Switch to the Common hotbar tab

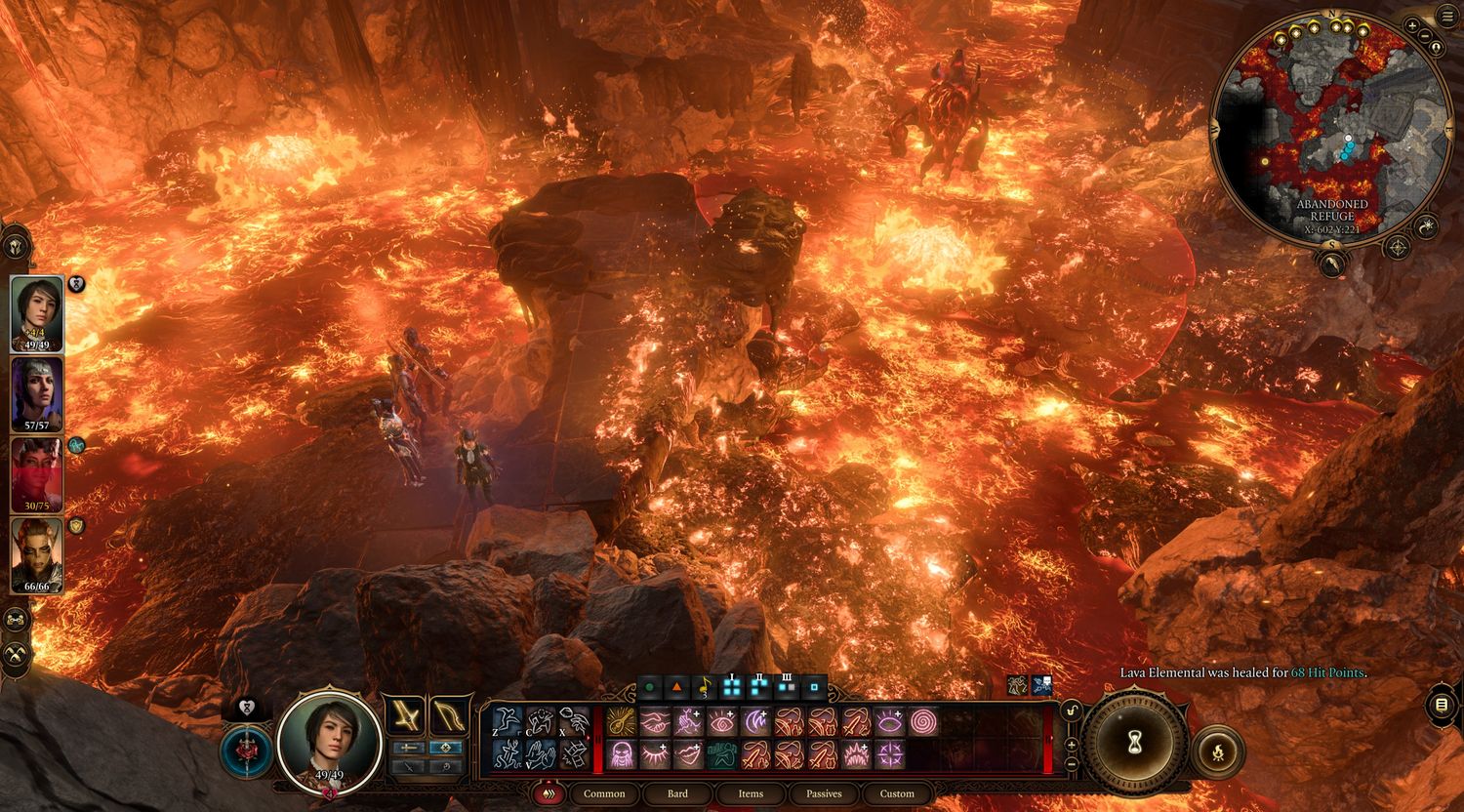tap(604, 793)
